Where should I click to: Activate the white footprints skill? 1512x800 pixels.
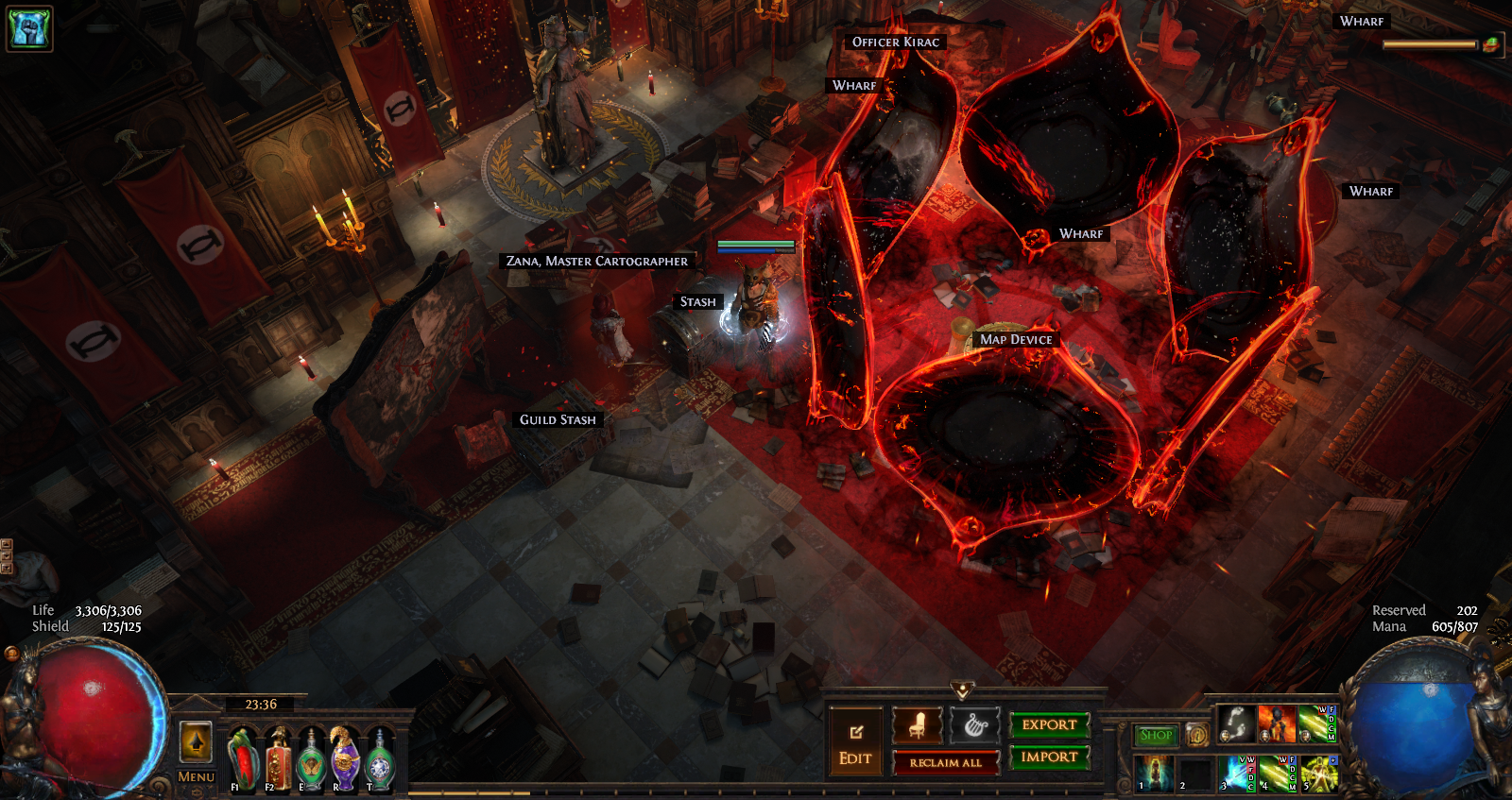[1236, 723]
